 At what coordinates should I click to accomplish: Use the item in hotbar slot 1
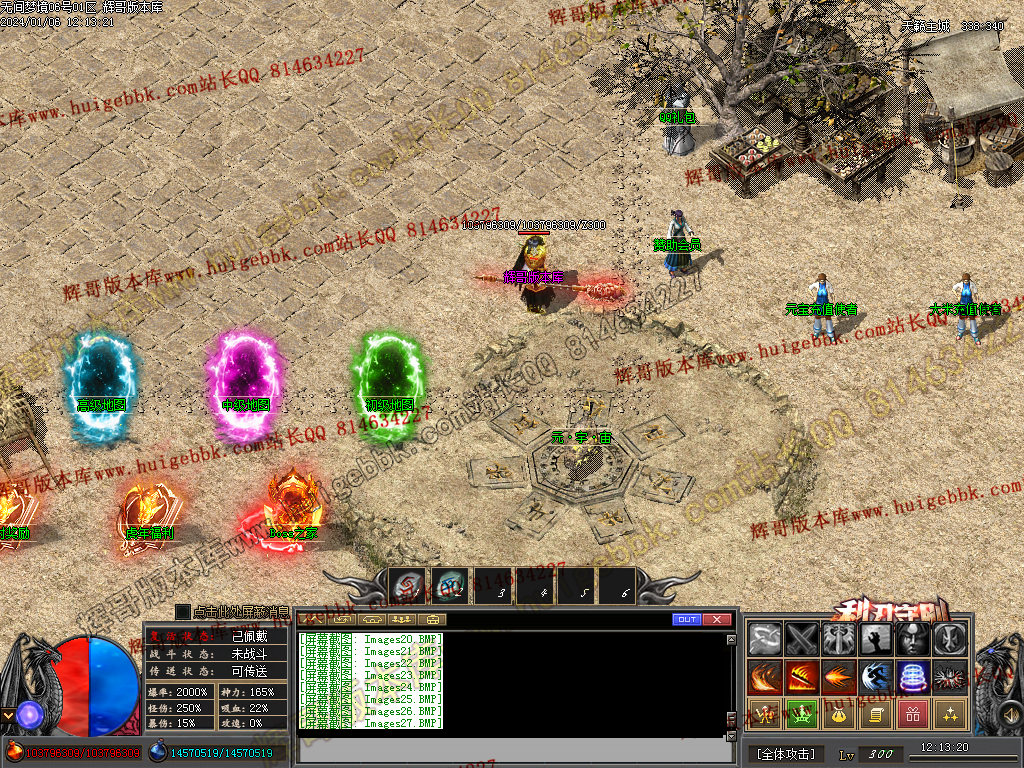[x=408, y=586]
